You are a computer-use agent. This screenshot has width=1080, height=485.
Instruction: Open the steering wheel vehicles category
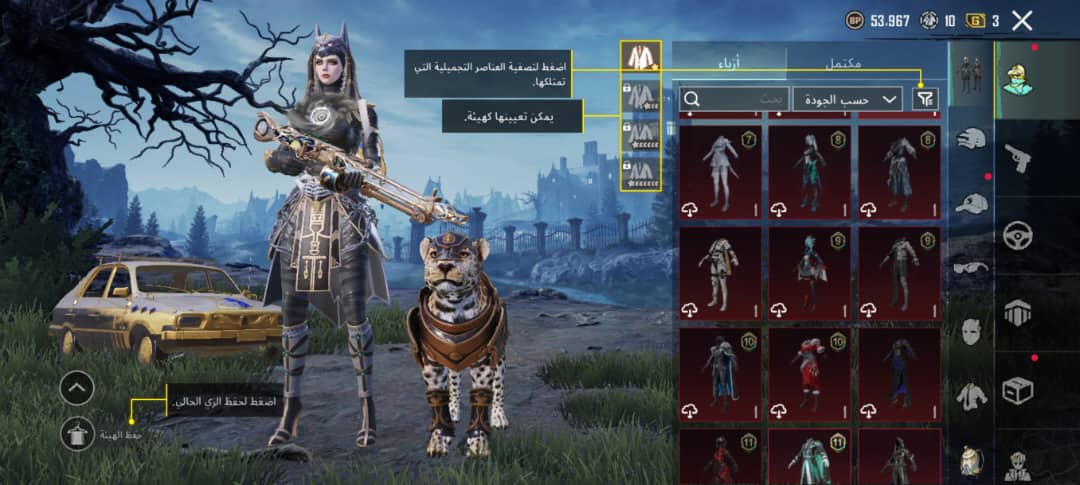coord(1018,235)
